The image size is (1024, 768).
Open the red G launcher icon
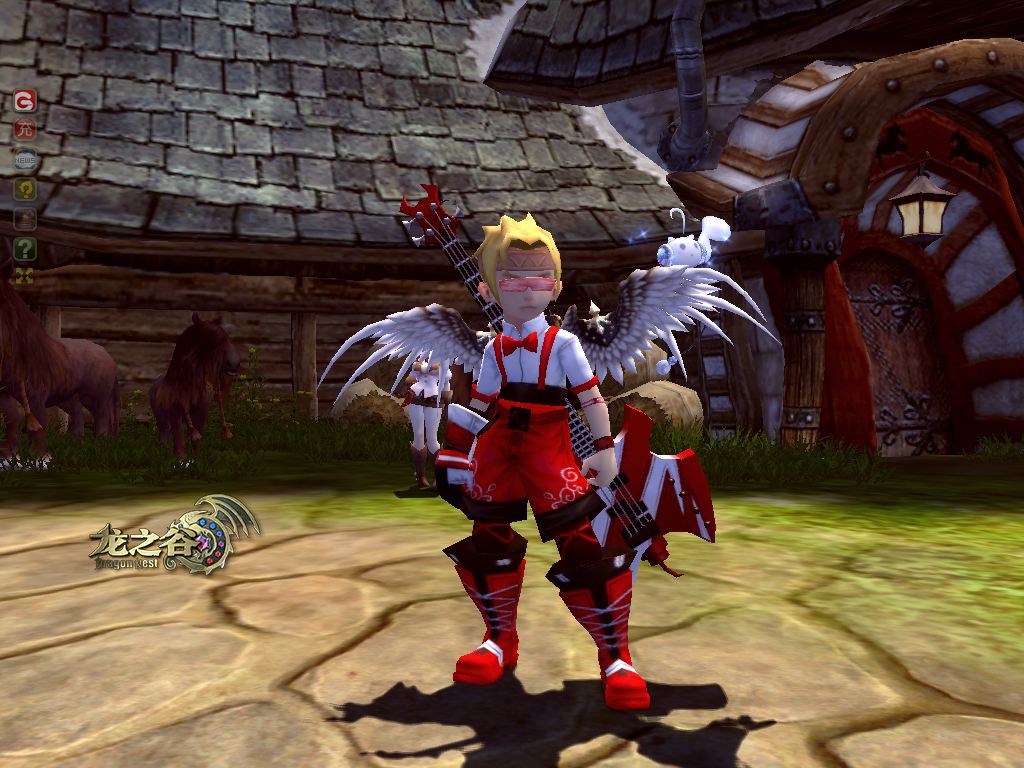coord(25,100)
